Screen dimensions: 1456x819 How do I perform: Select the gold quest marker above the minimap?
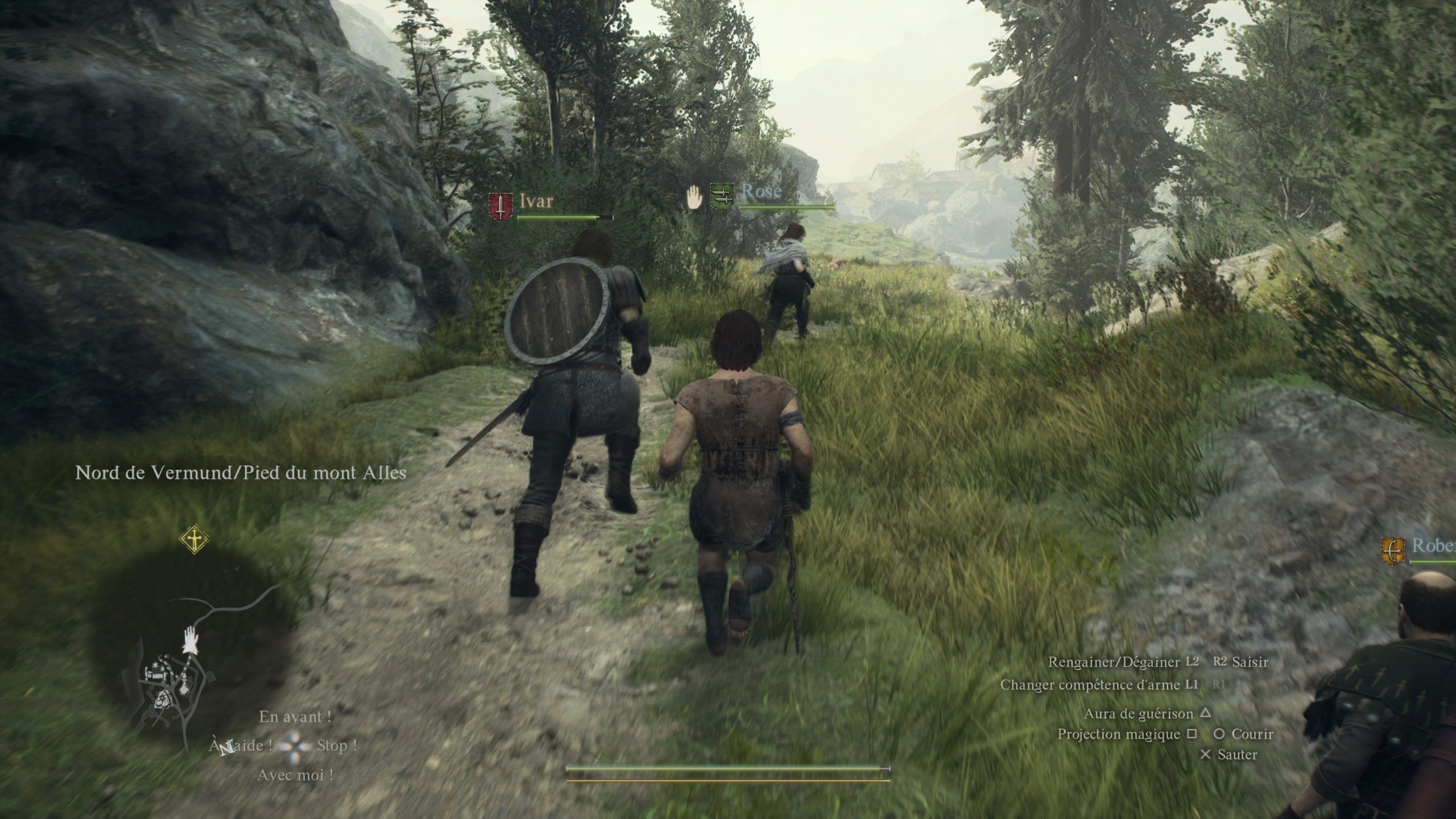[194, 540]
